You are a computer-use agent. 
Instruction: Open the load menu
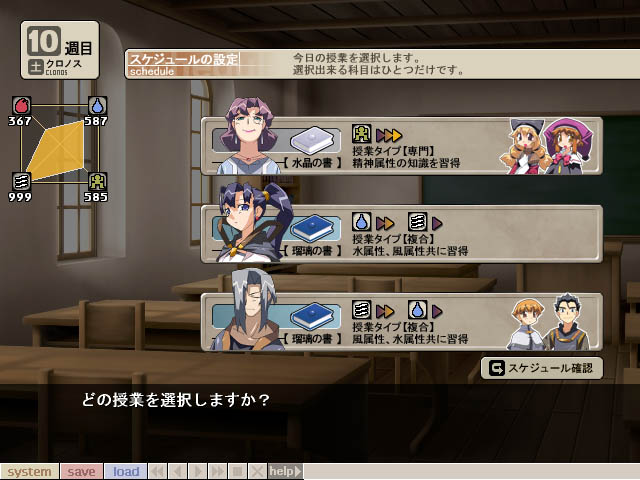coord(126,471)
